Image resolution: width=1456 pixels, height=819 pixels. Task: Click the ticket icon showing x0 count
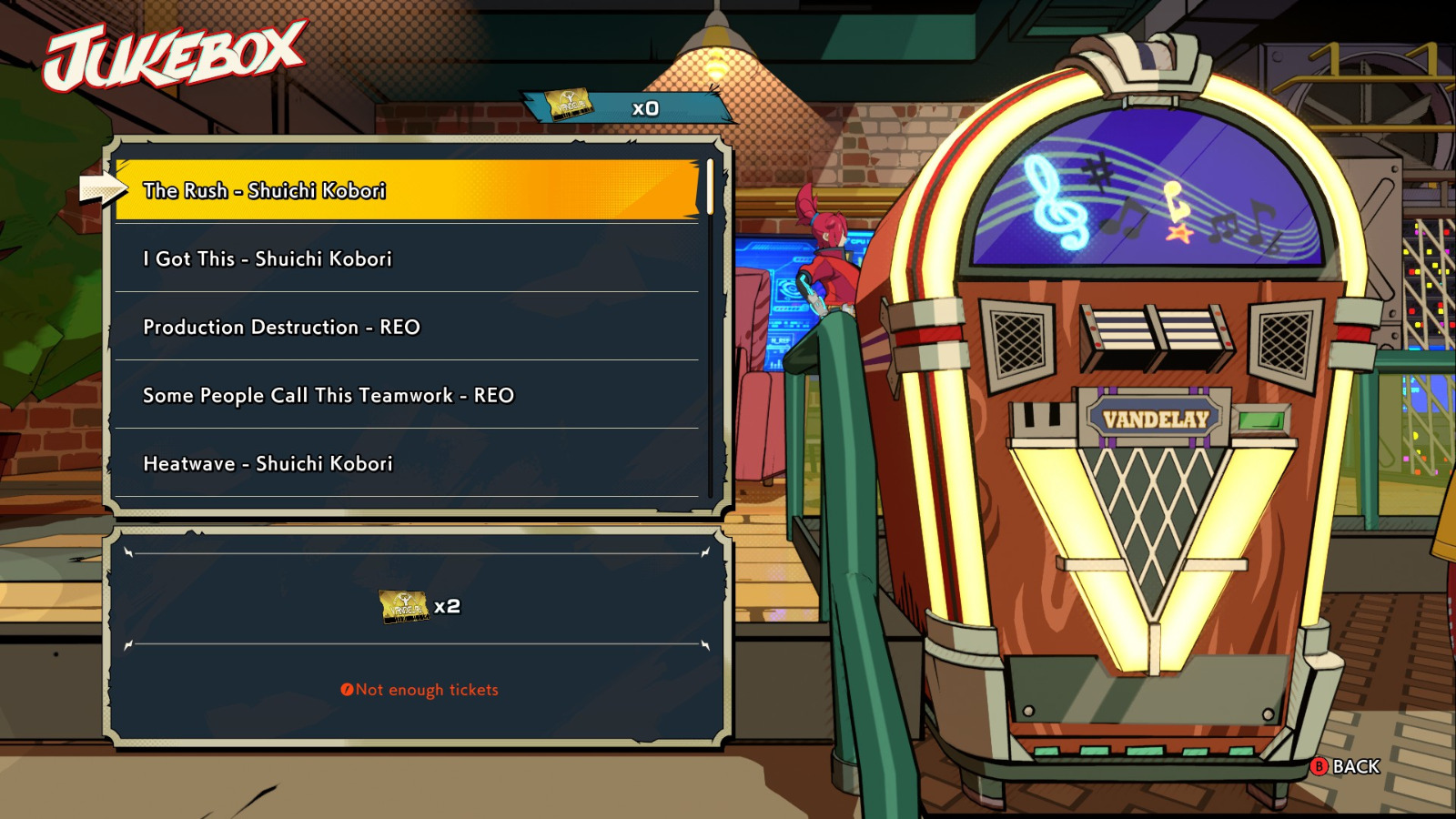[569, 104]
